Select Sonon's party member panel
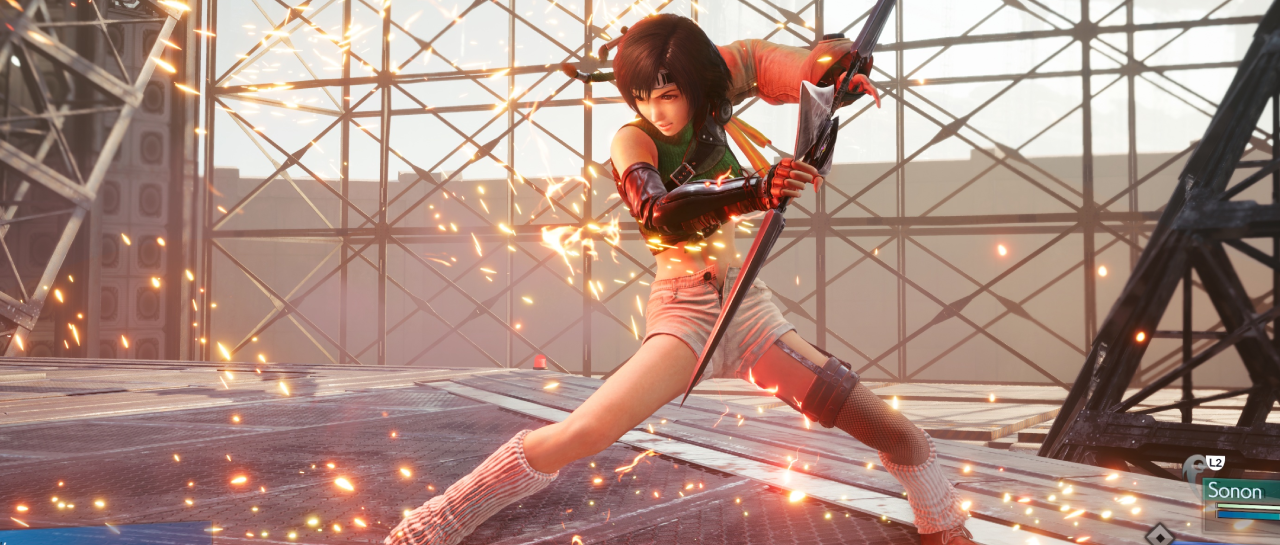1280x545 pixels. point(1240,493)
